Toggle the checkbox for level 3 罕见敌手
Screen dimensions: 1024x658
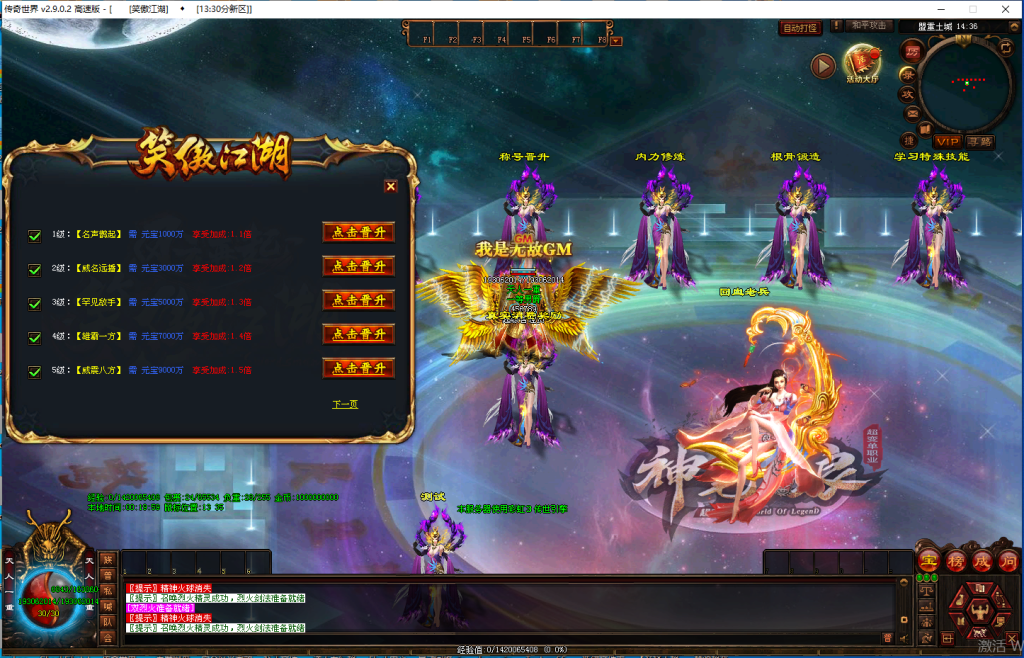(34, 302)
